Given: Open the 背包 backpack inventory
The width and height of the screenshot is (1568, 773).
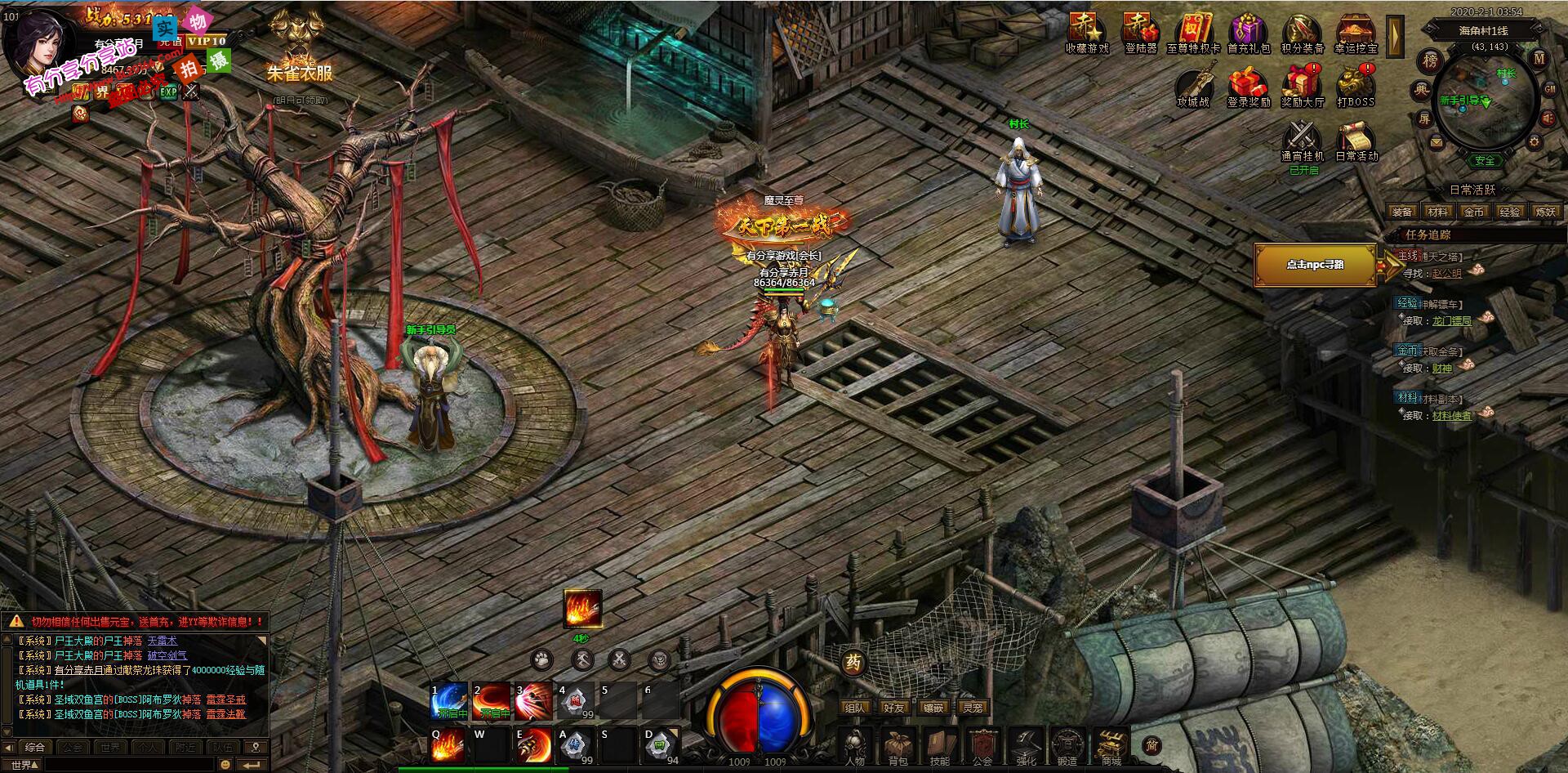Looking at the screenshot, I should click(898, 745).
